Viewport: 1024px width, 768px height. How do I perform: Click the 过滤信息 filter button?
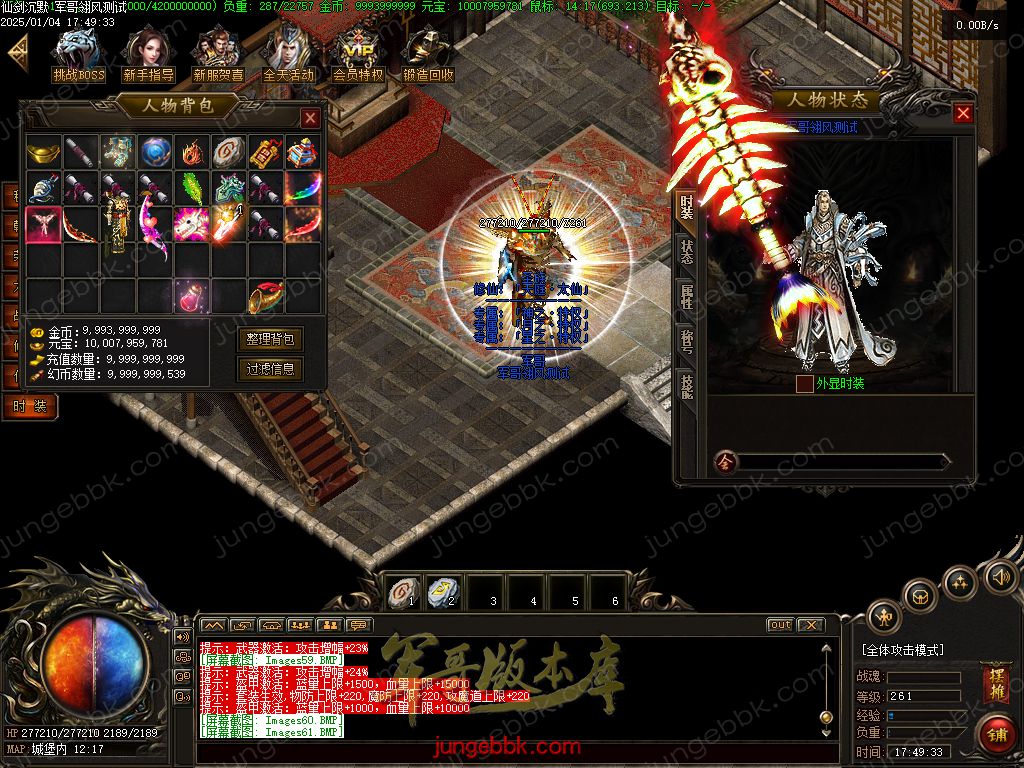pyautogui.click(x=270, y=369)
